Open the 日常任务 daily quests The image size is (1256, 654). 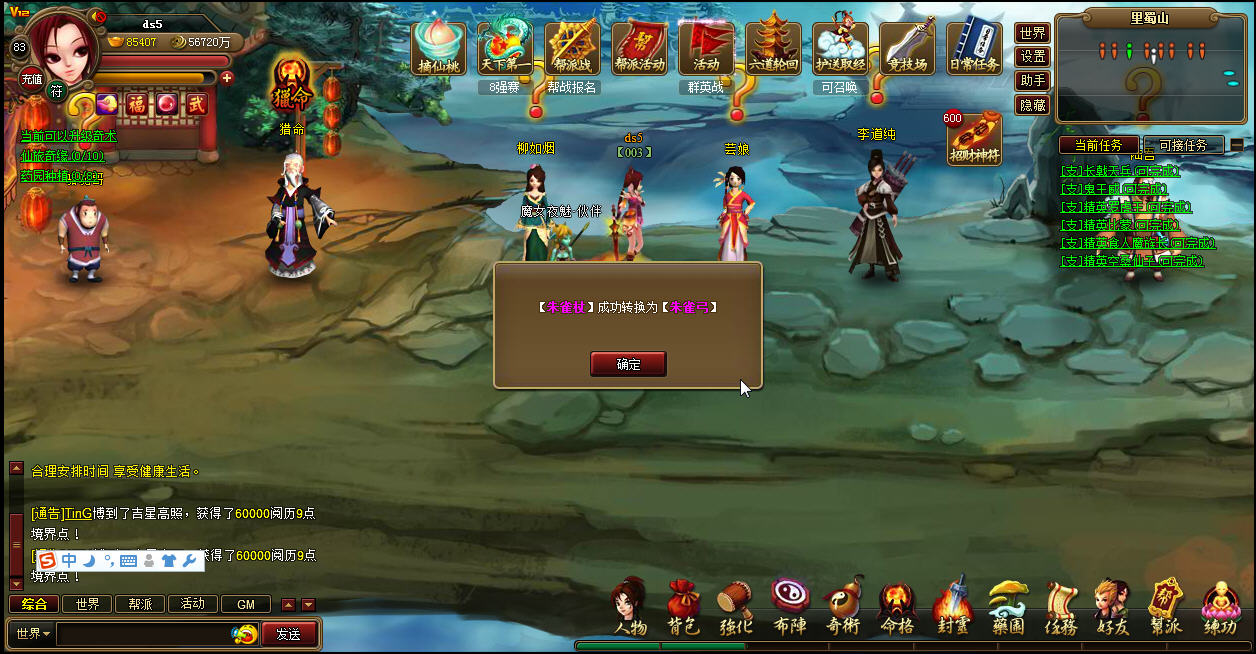click(x=974, y=47)
